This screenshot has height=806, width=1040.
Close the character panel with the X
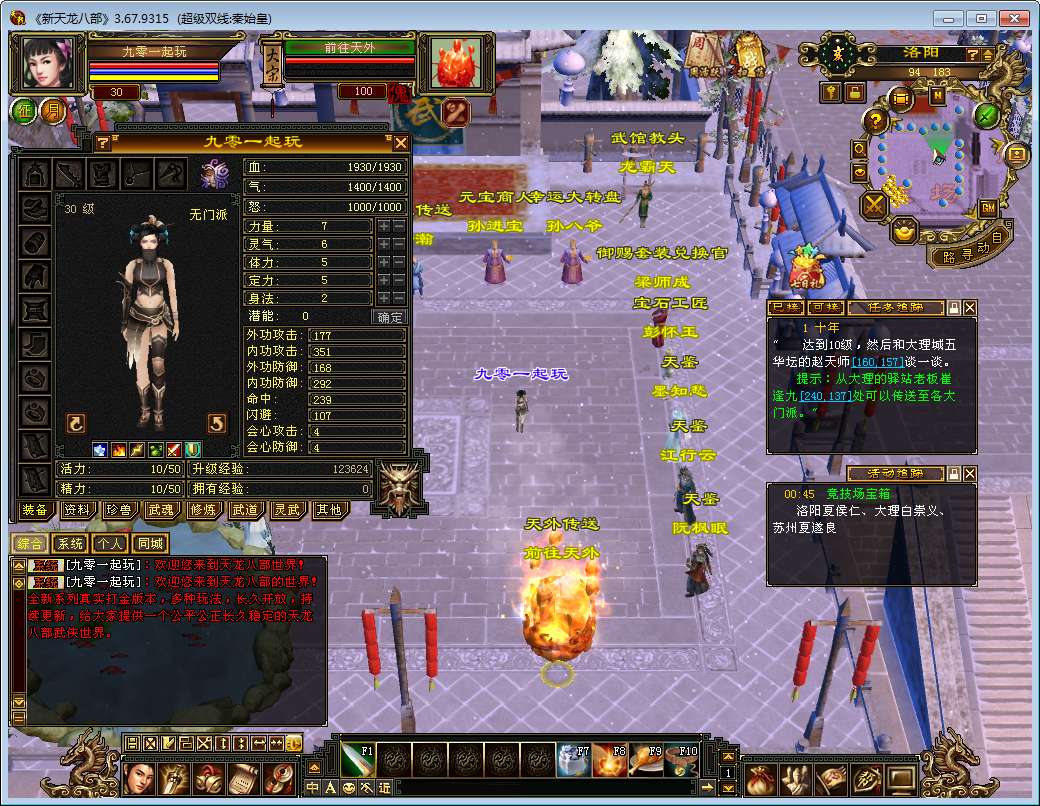tap(400, 143)
